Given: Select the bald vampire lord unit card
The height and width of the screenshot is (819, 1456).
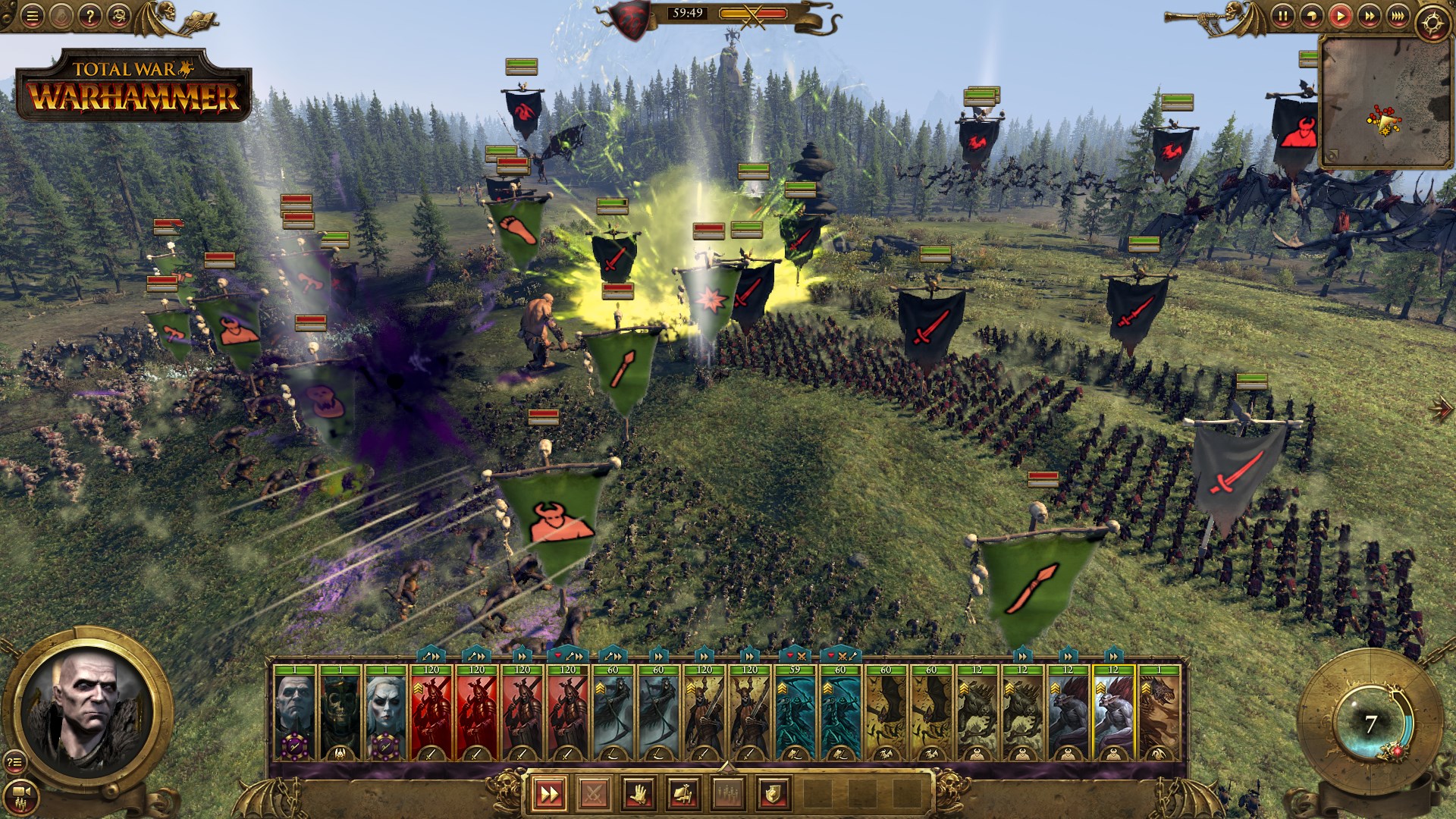Looking at the screenshot, I should [294, 711].
